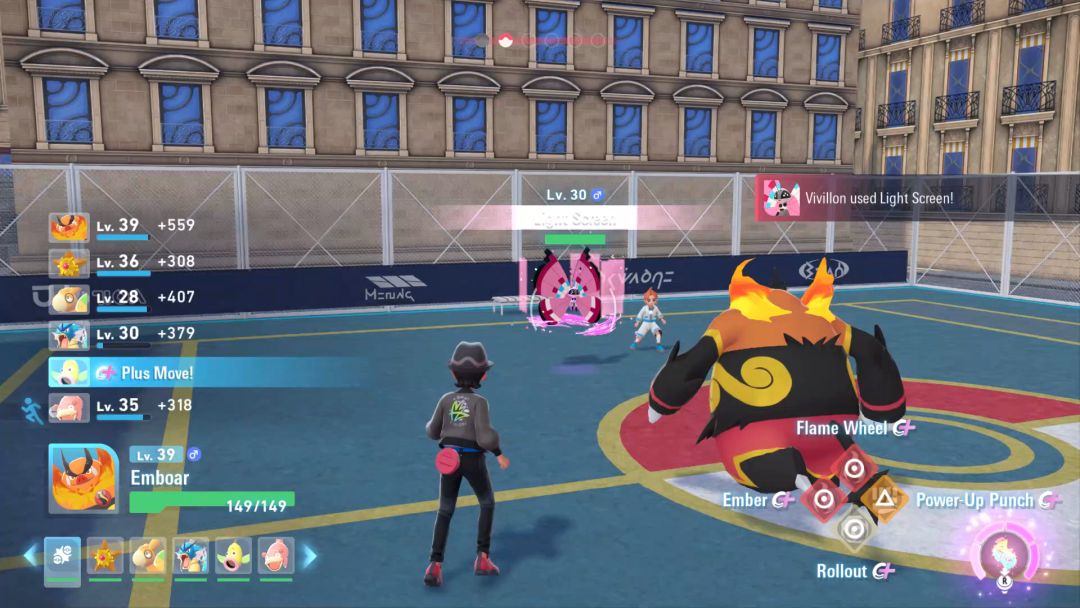
Task: Switch to Staryu in the party bar
Action: [105, 556]
